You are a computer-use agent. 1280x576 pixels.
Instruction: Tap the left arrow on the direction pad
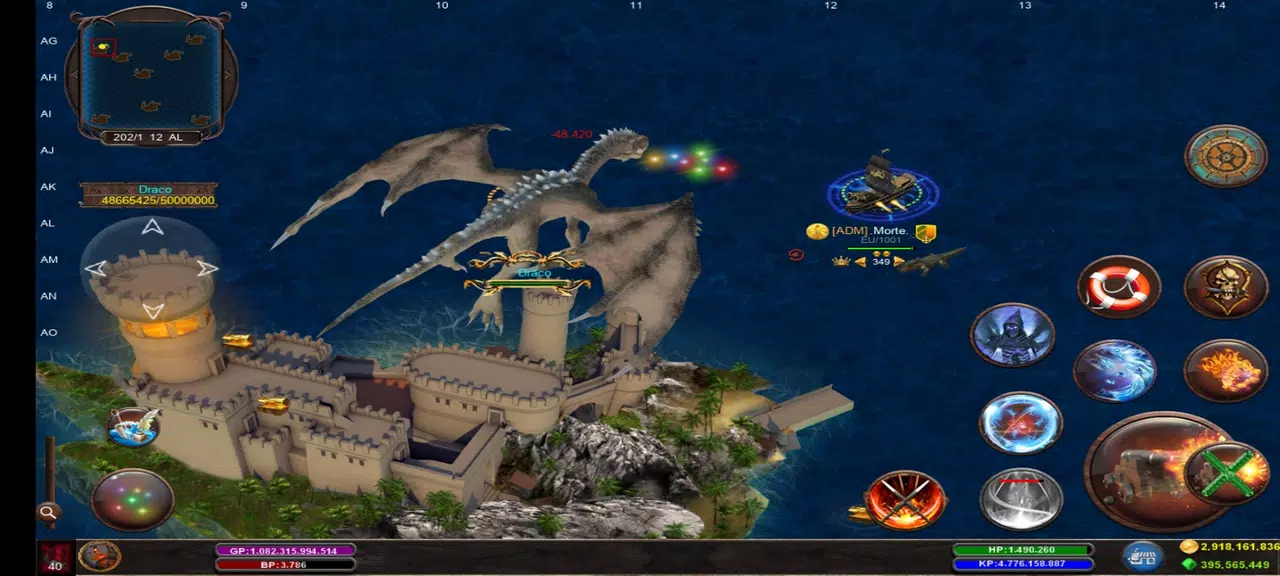pos(96,268)
